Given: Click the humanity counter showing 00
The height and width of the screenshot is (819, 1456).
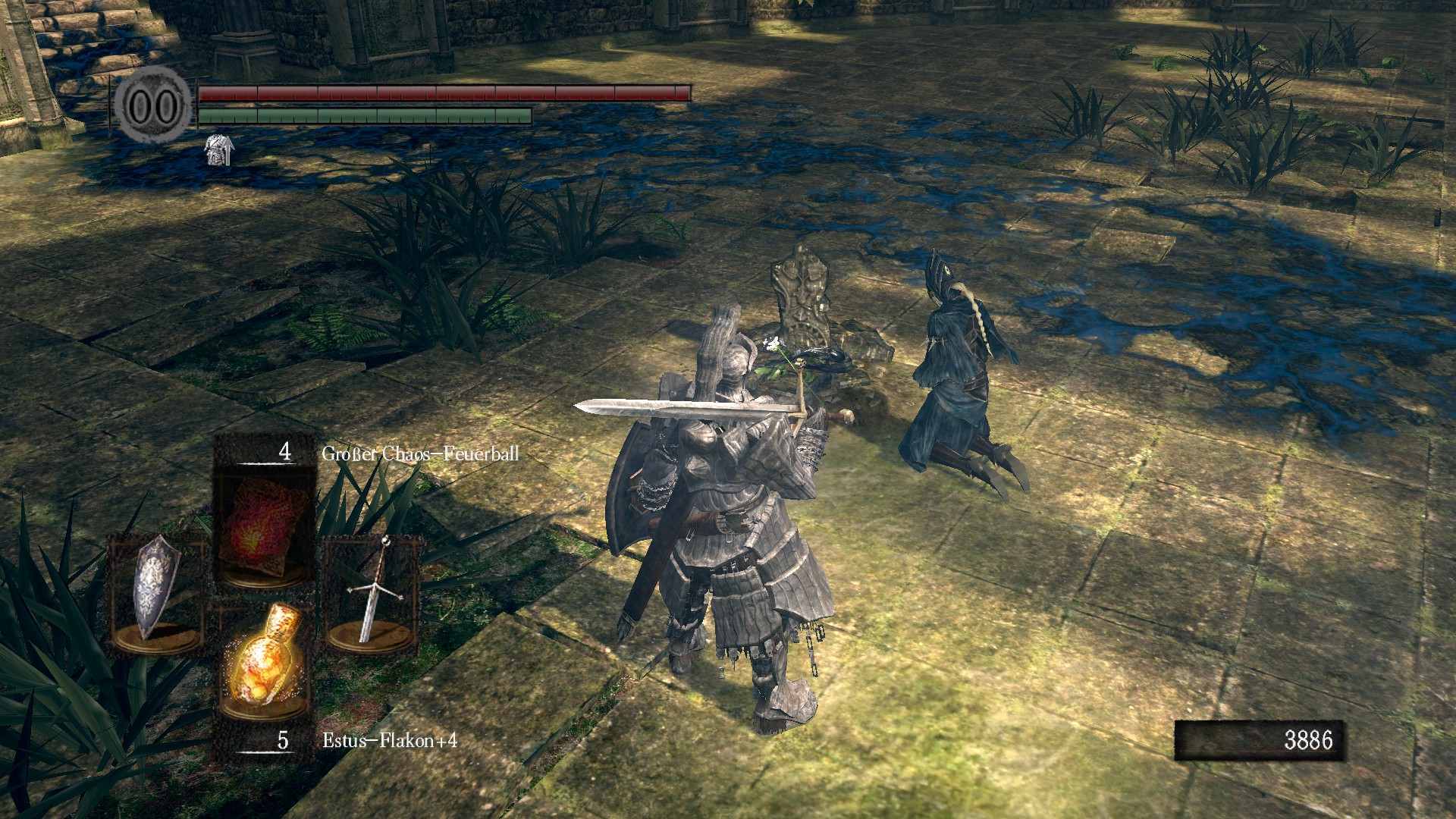Looking at the screenshot, I should pos(153,106).
